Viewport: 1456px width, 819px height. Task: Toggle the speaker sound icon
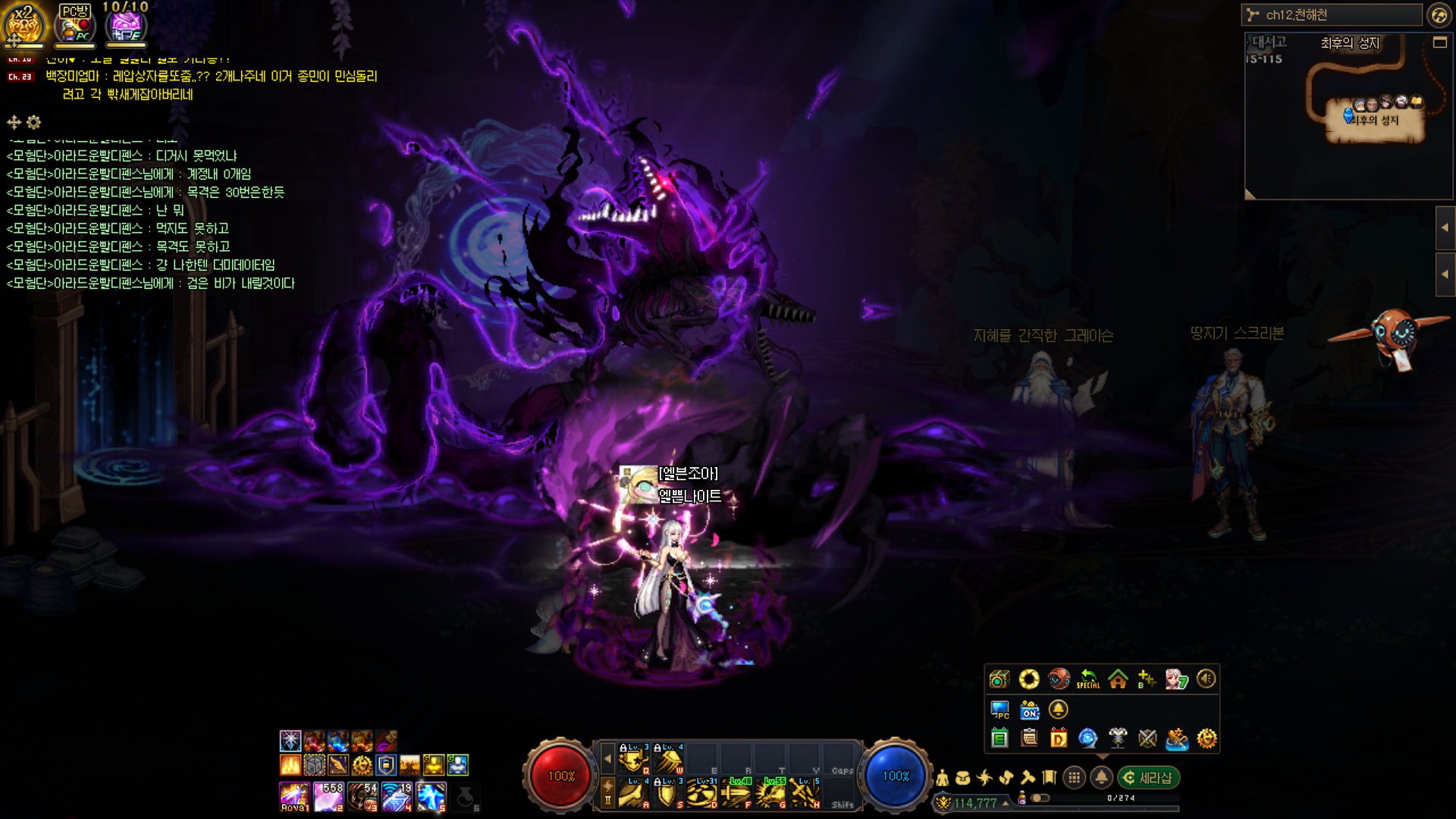[x=1206, y=679]
